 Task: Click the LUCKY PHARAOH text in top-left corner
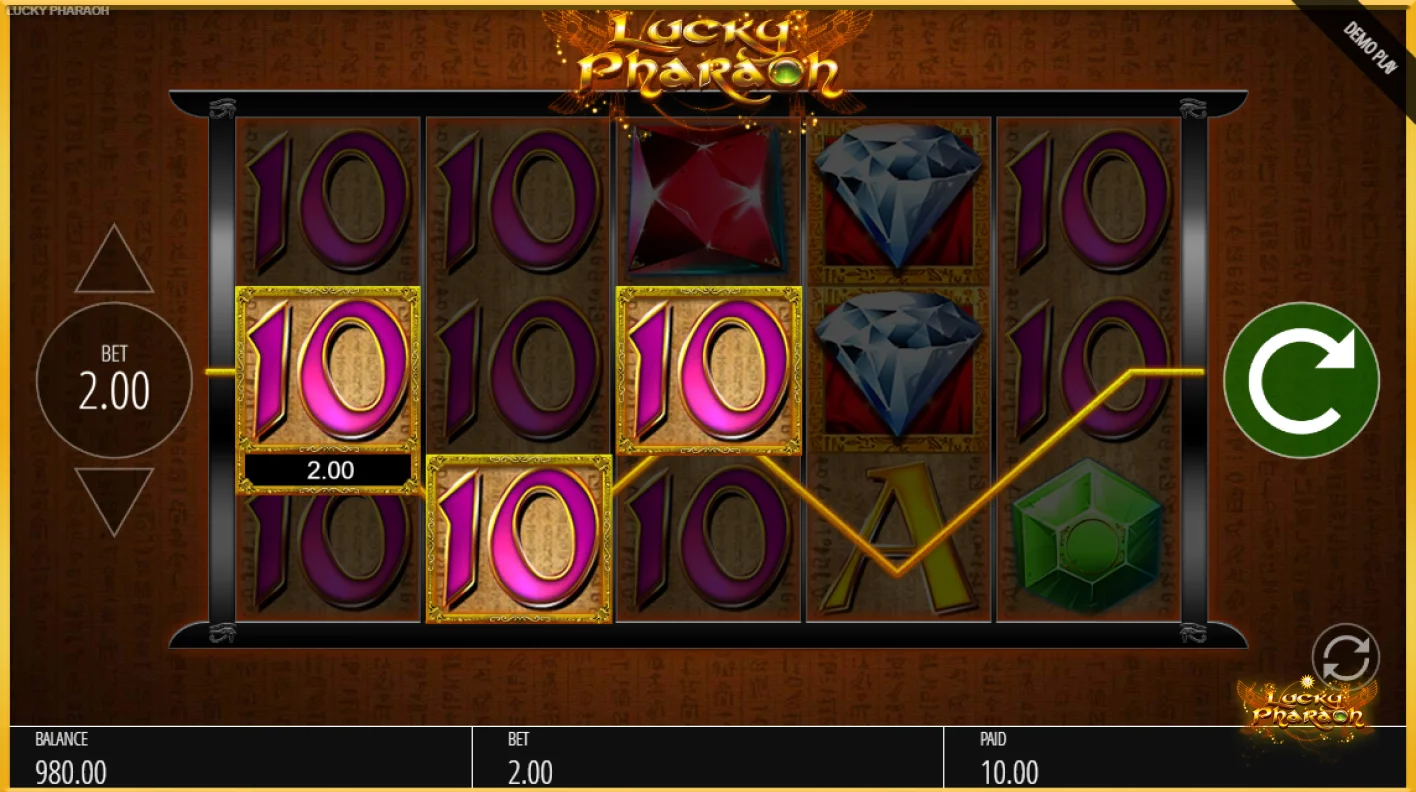(x=55, y=9)
